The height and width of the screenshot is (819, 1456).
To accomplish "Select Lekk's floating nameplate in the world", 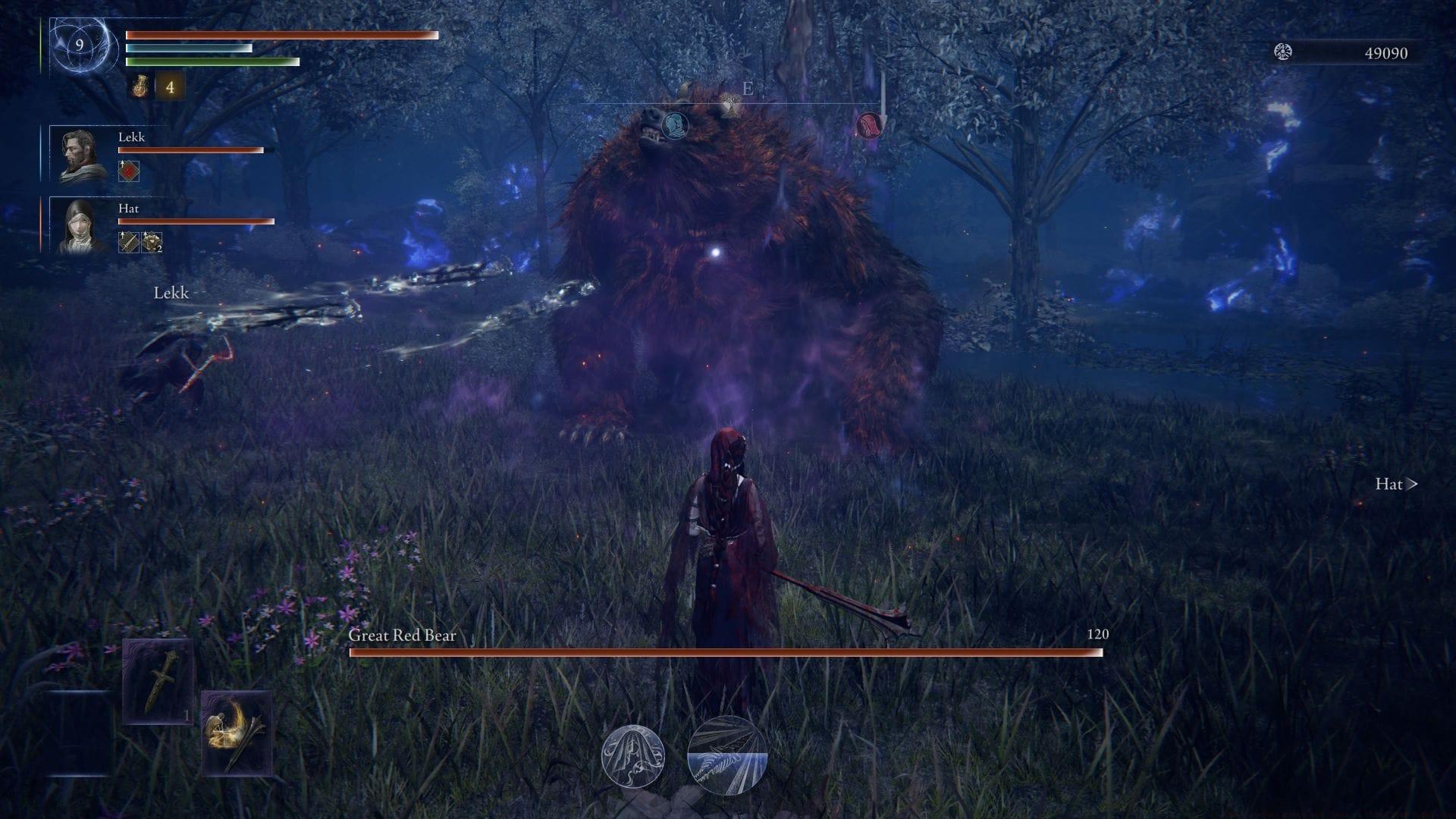I will tap(172, 292).
